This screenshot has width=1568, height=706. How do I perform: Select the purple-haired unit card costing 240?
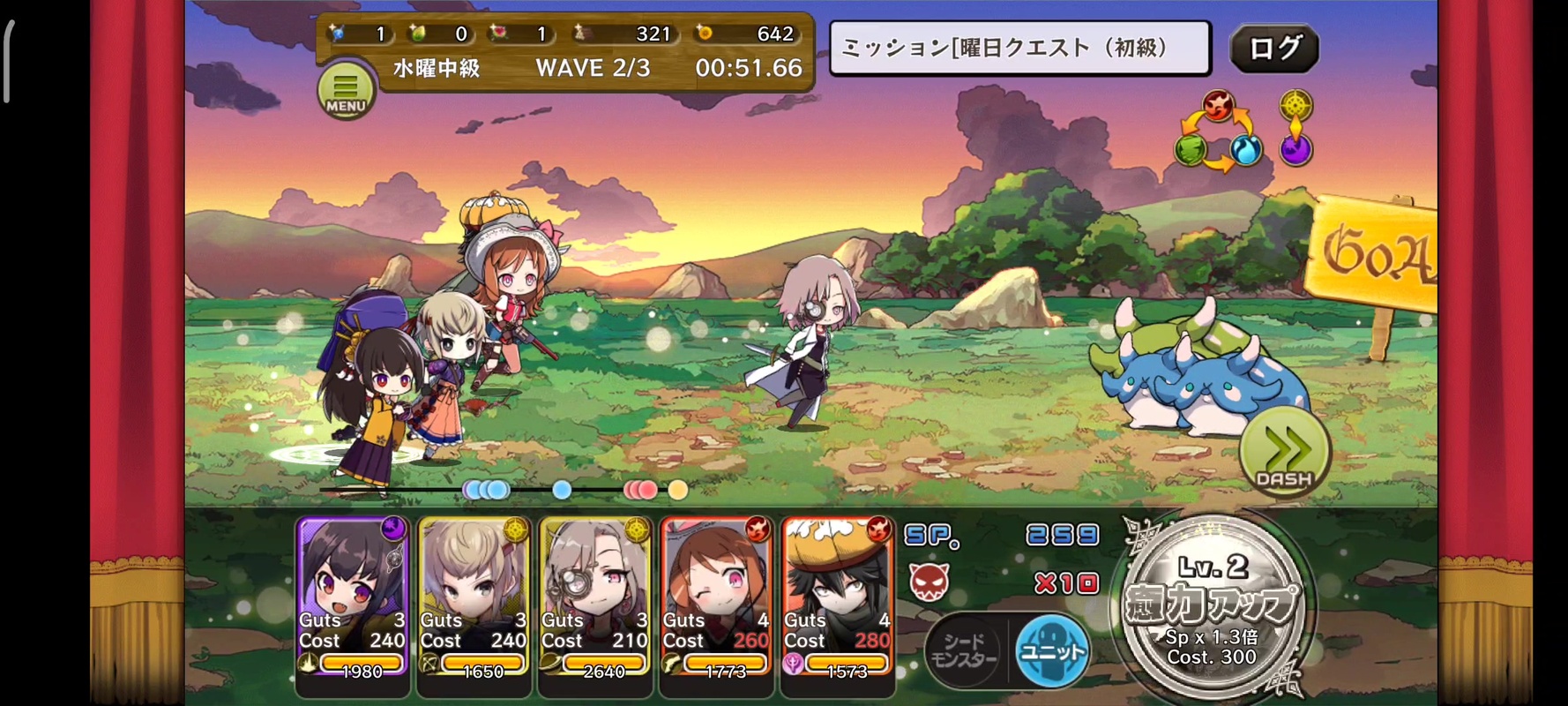point(353,600)
